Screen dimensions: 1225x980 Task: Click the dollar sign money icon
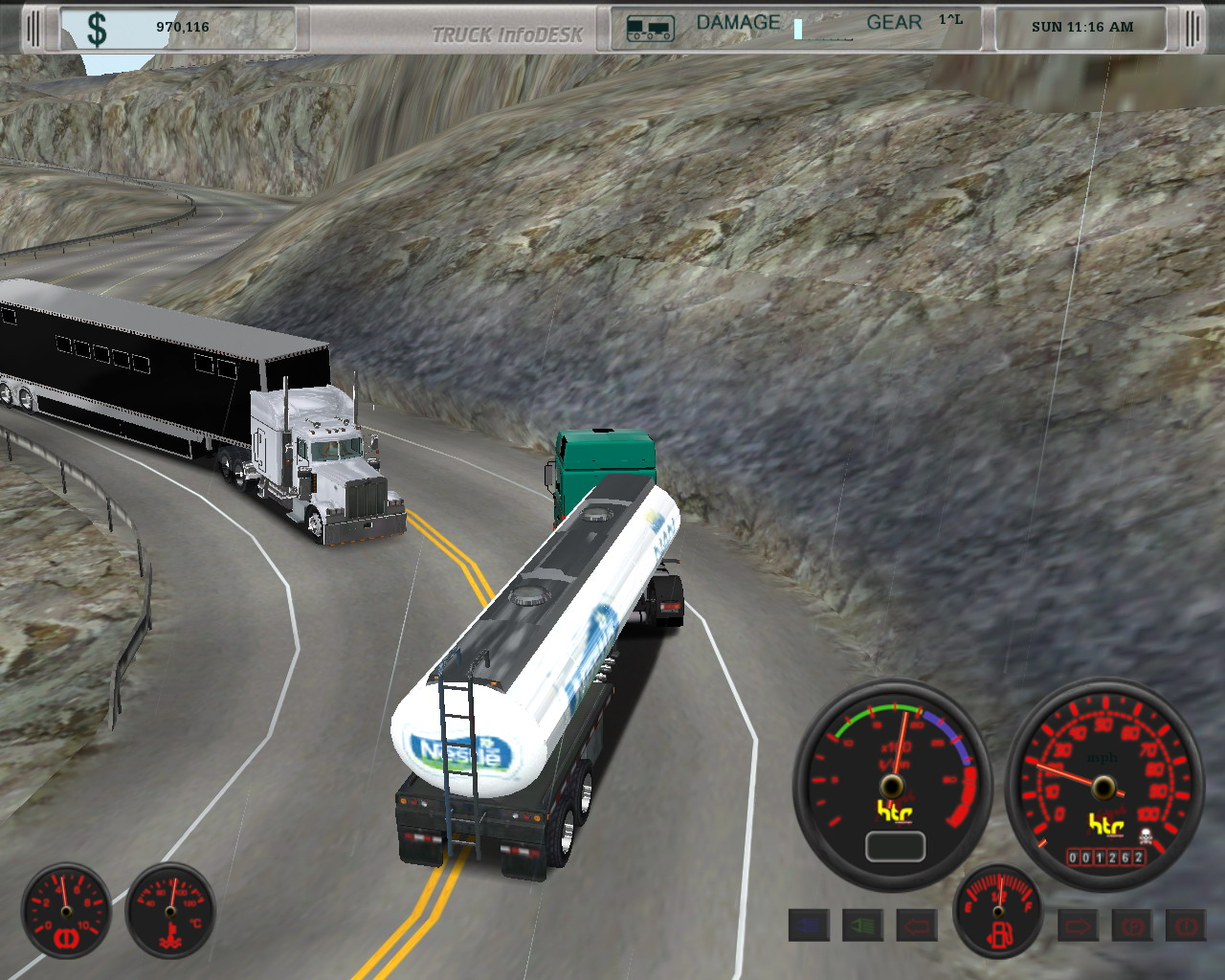pos(97,28)
